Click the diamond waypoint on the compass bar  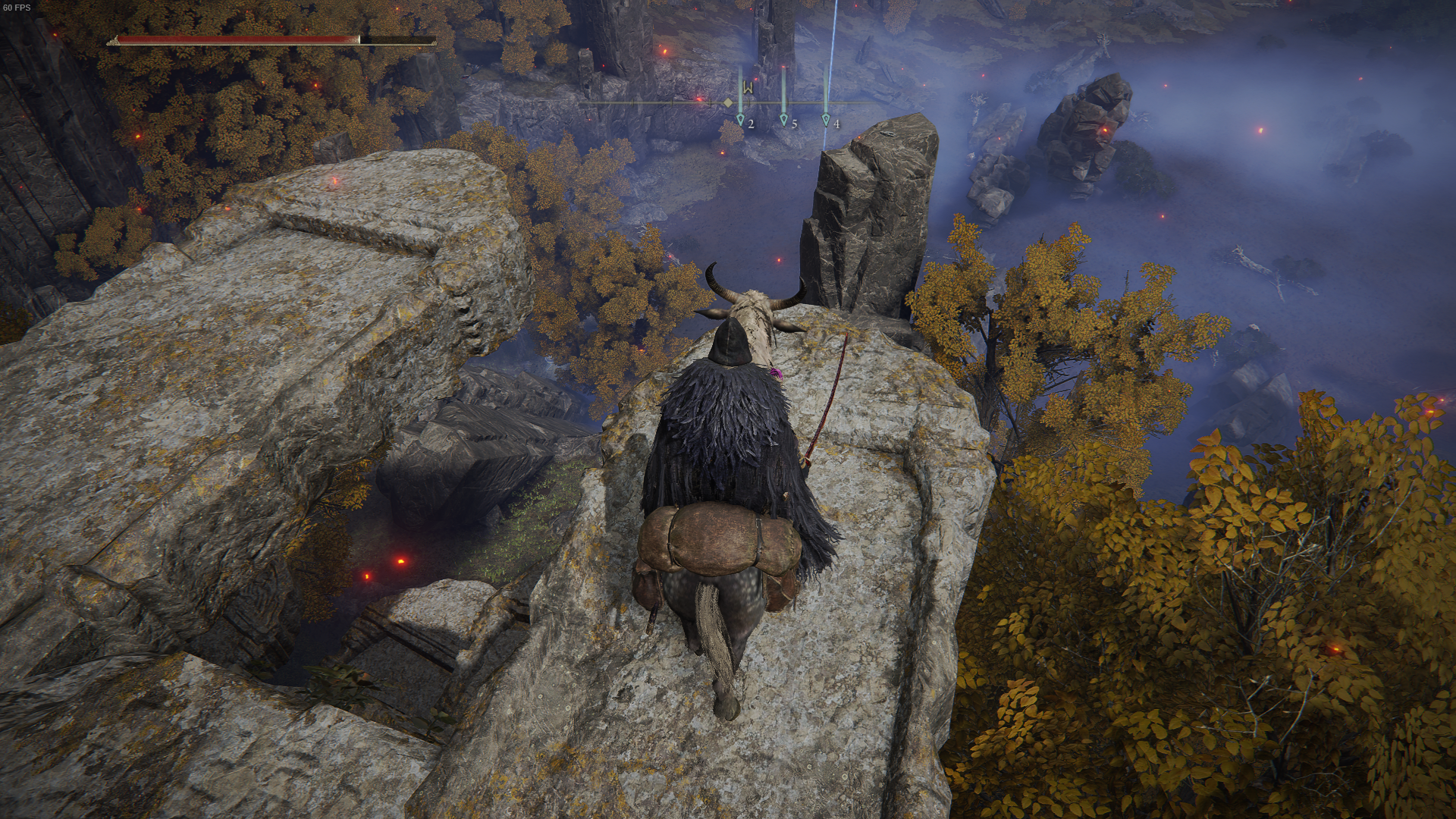727,102
